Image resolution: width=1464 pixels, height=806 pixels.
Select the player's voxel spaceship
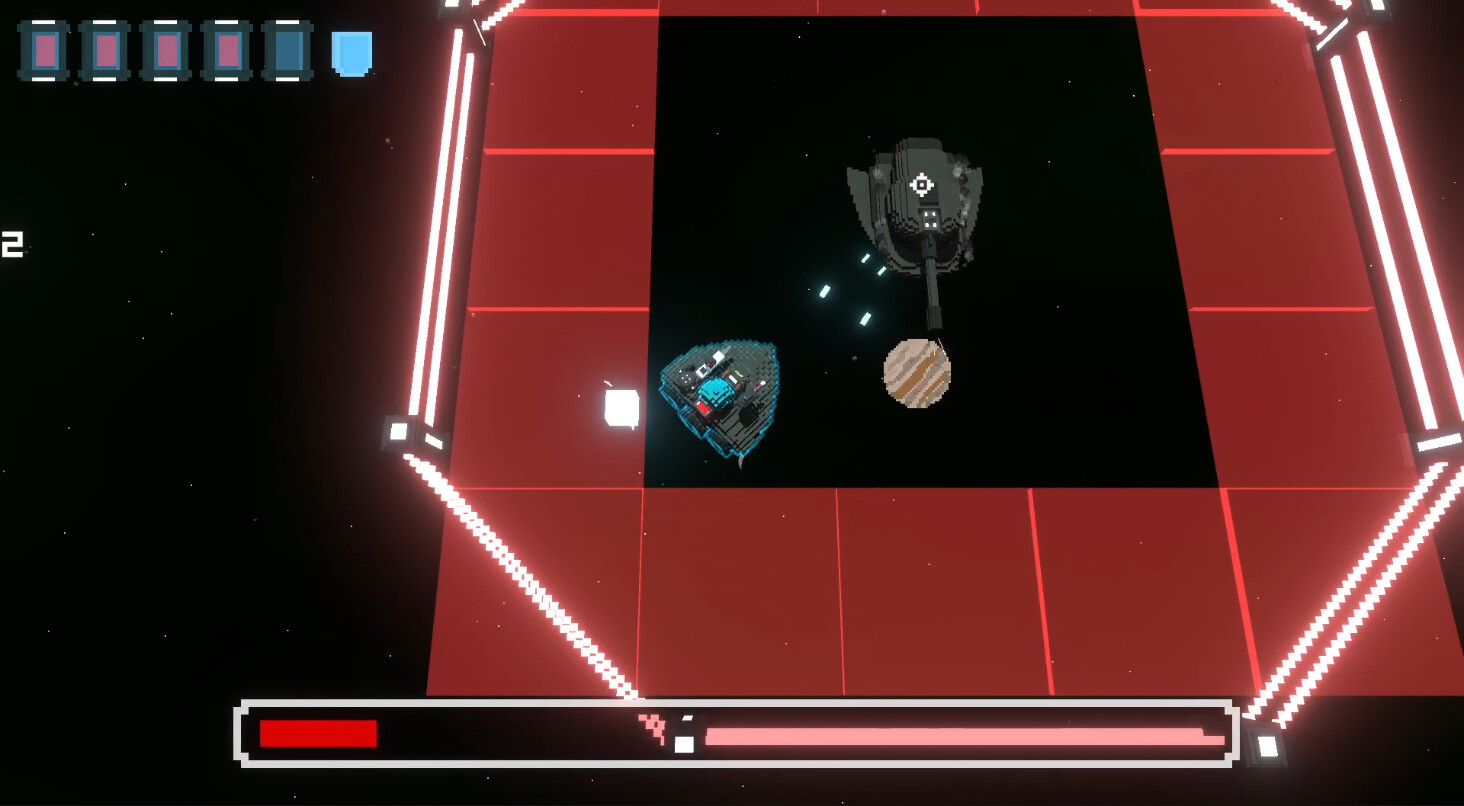pos(722,398)
